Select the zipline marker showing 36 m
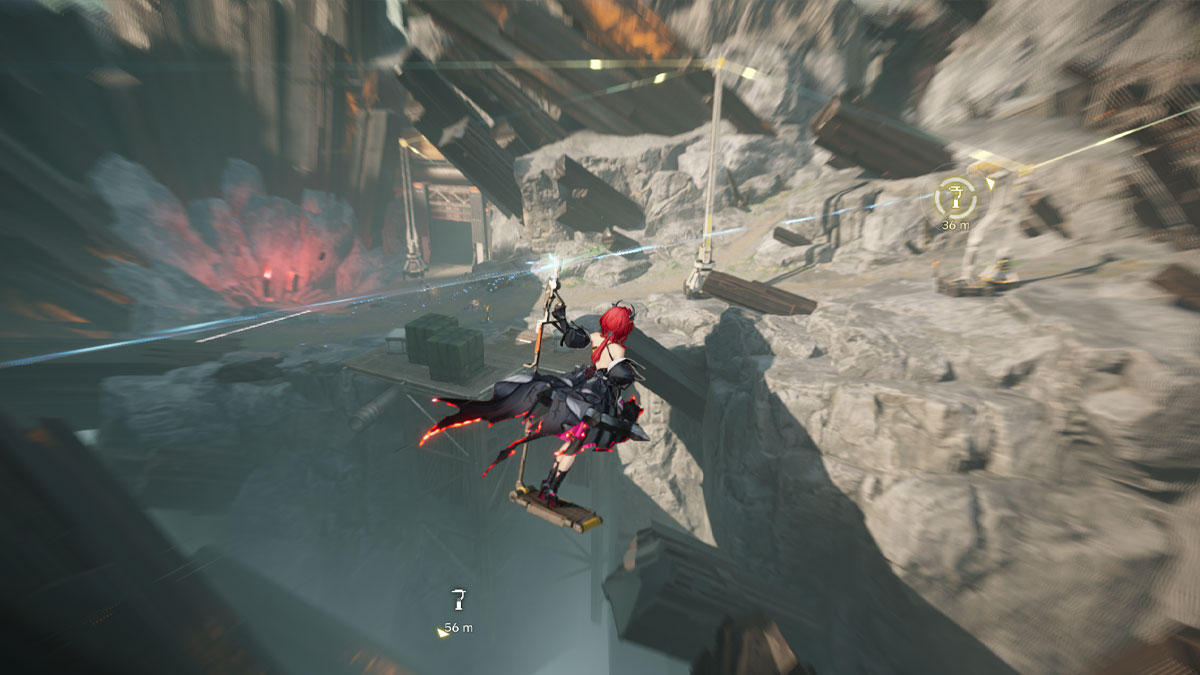This screenshot has width=1200, height=675. point(955,198)
